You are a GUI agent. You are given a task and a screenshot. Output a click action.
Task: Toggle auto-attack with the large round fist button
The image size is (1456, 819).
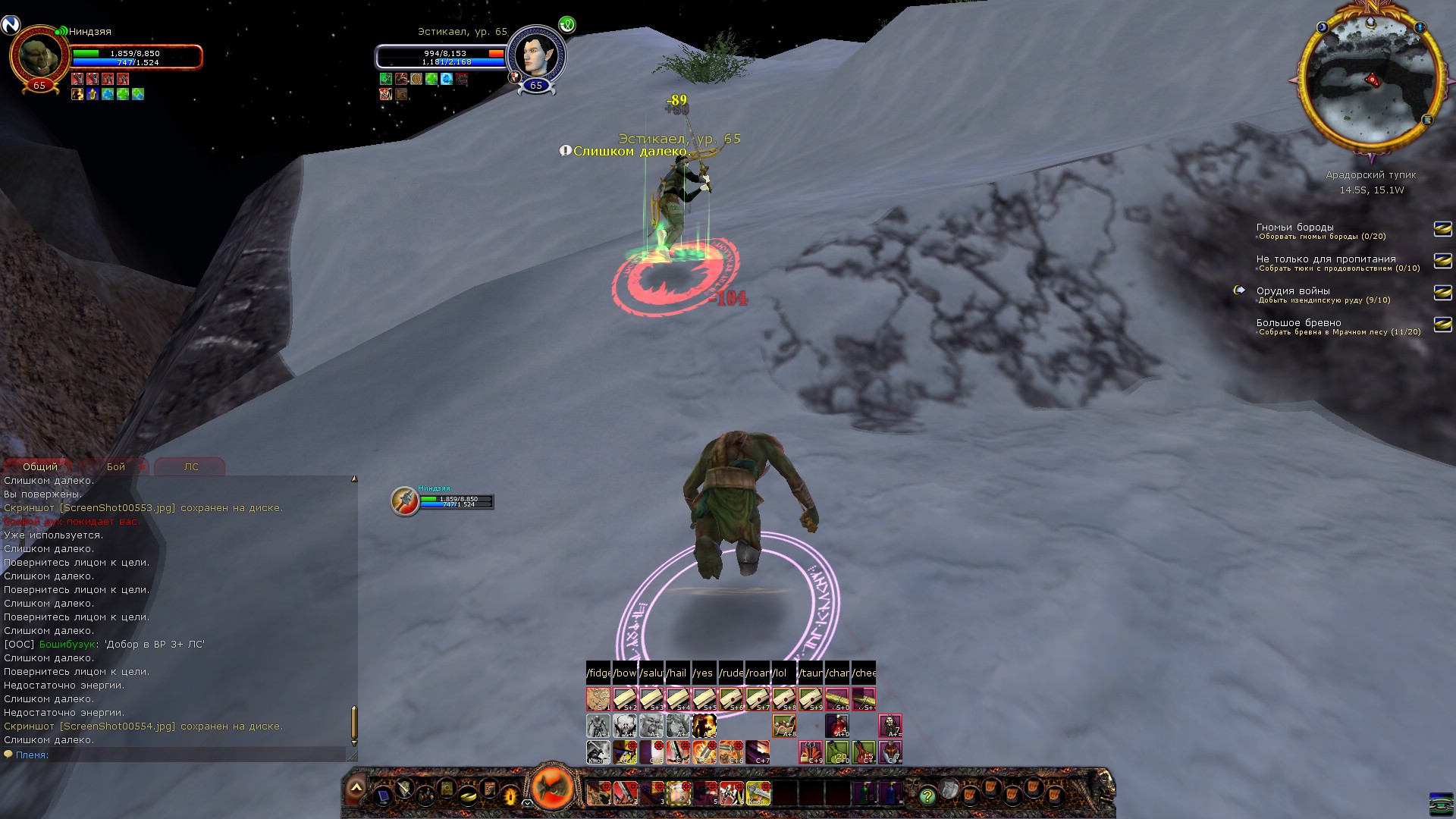pyautogui.click(x=553, y=788)
